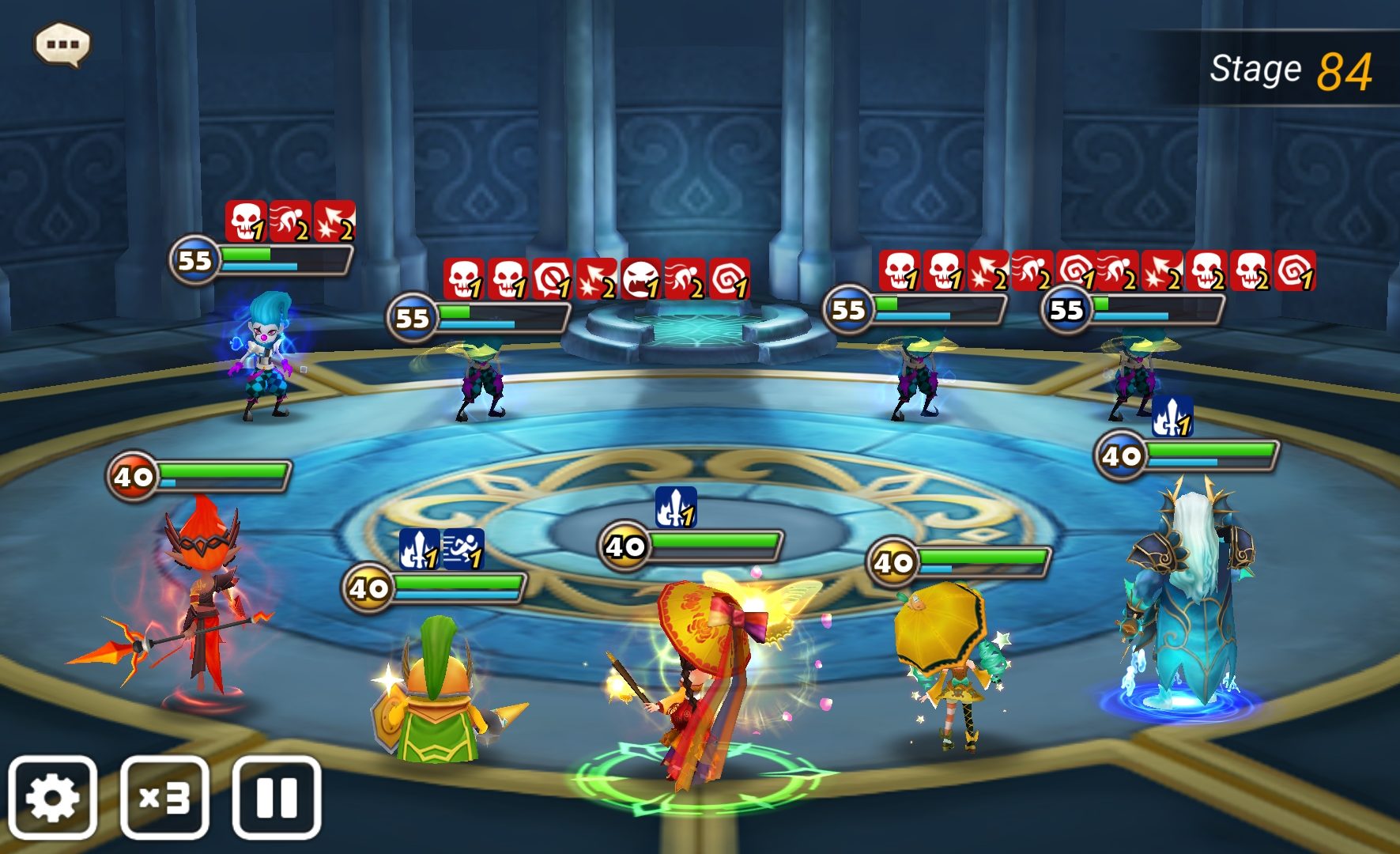Viewport: 1400px width, 854px height.
Task: Open the gear settings menu
Action: (x=53, y=797)
